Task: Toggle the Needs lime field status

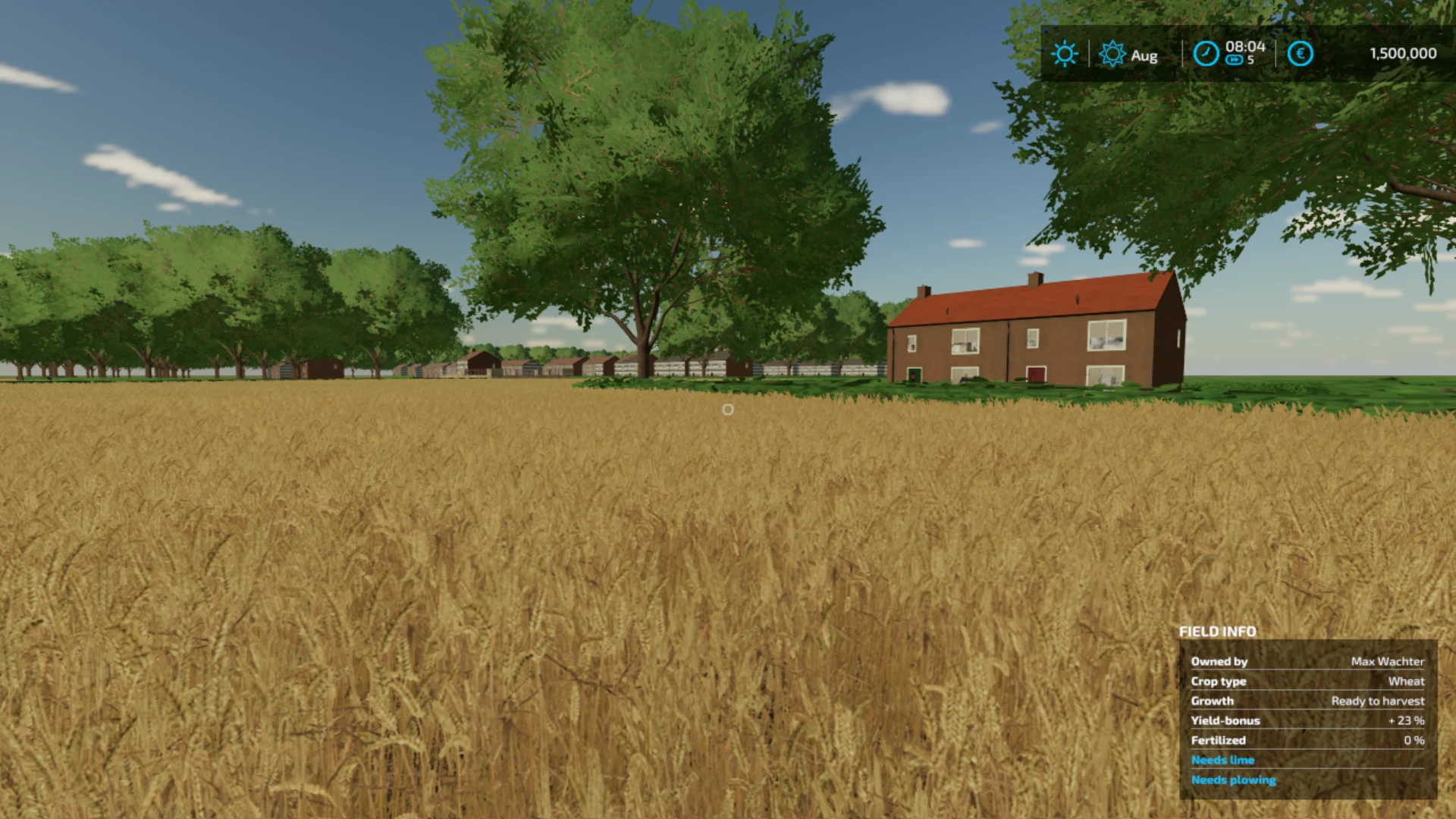Action: point(1222,759)
